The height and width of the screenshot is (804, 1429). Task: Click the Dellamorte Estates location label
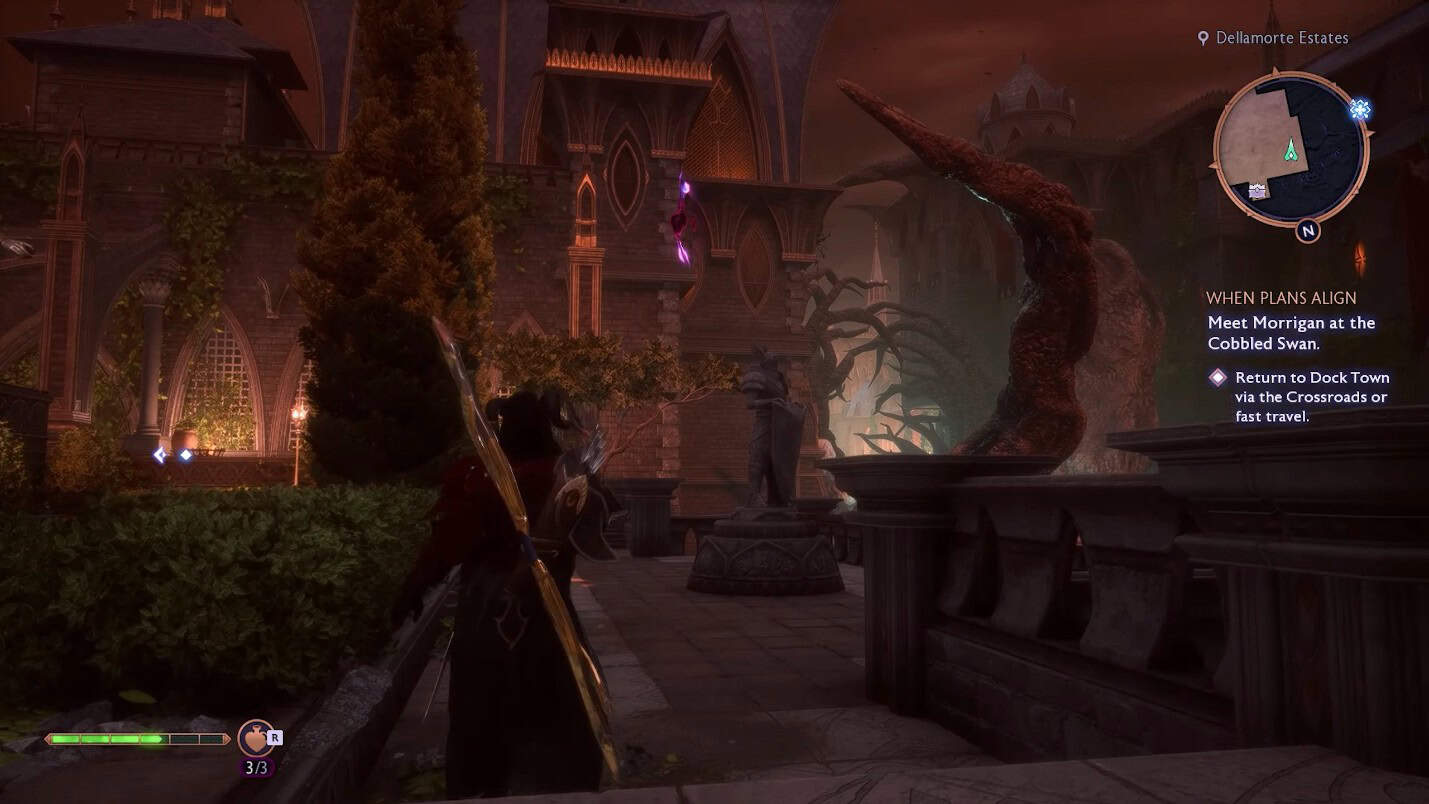[x=1281, y=38]
